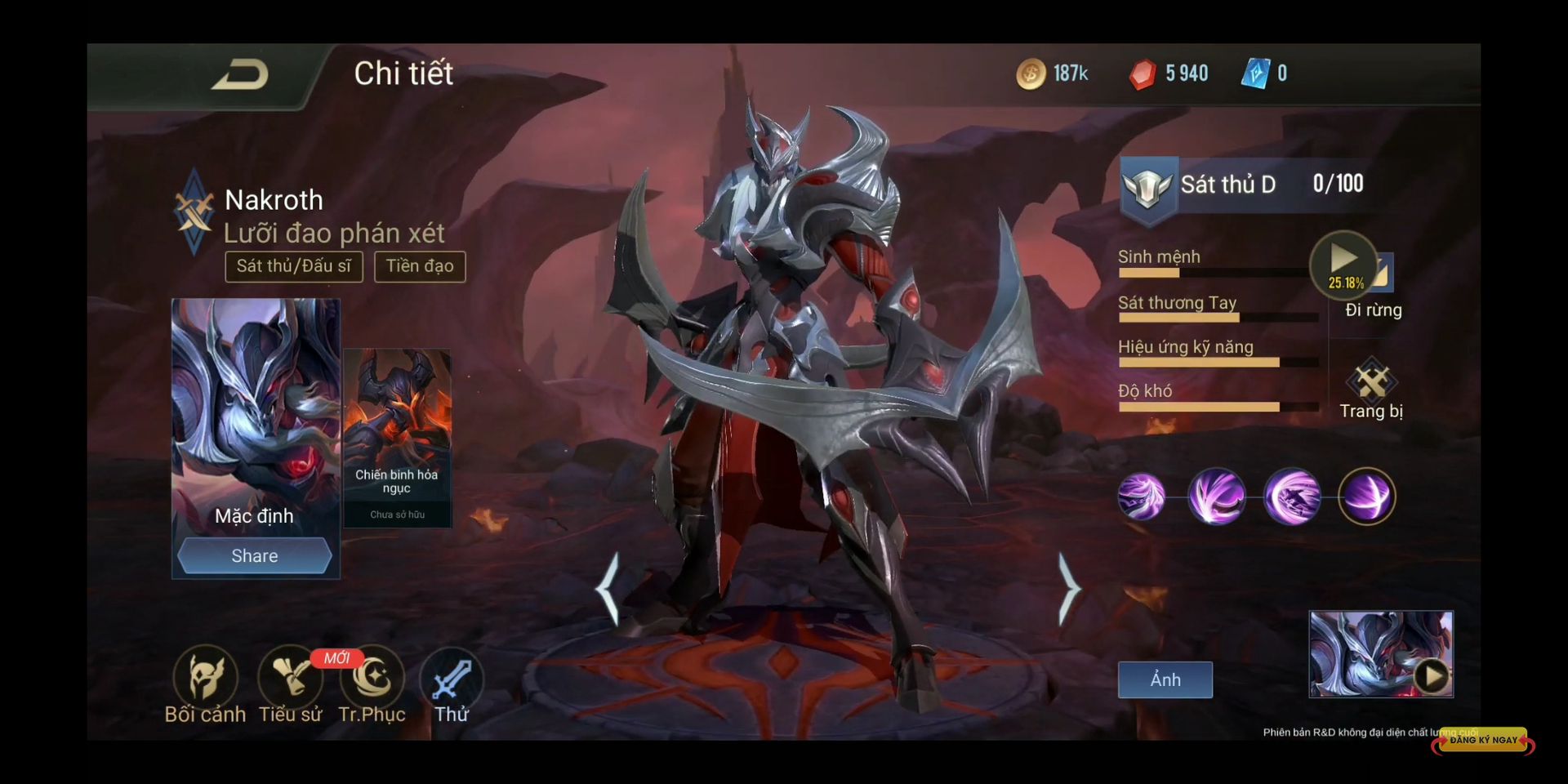The image size is (1568, 784).
Task: Tap the Share button
Action: 255,556
